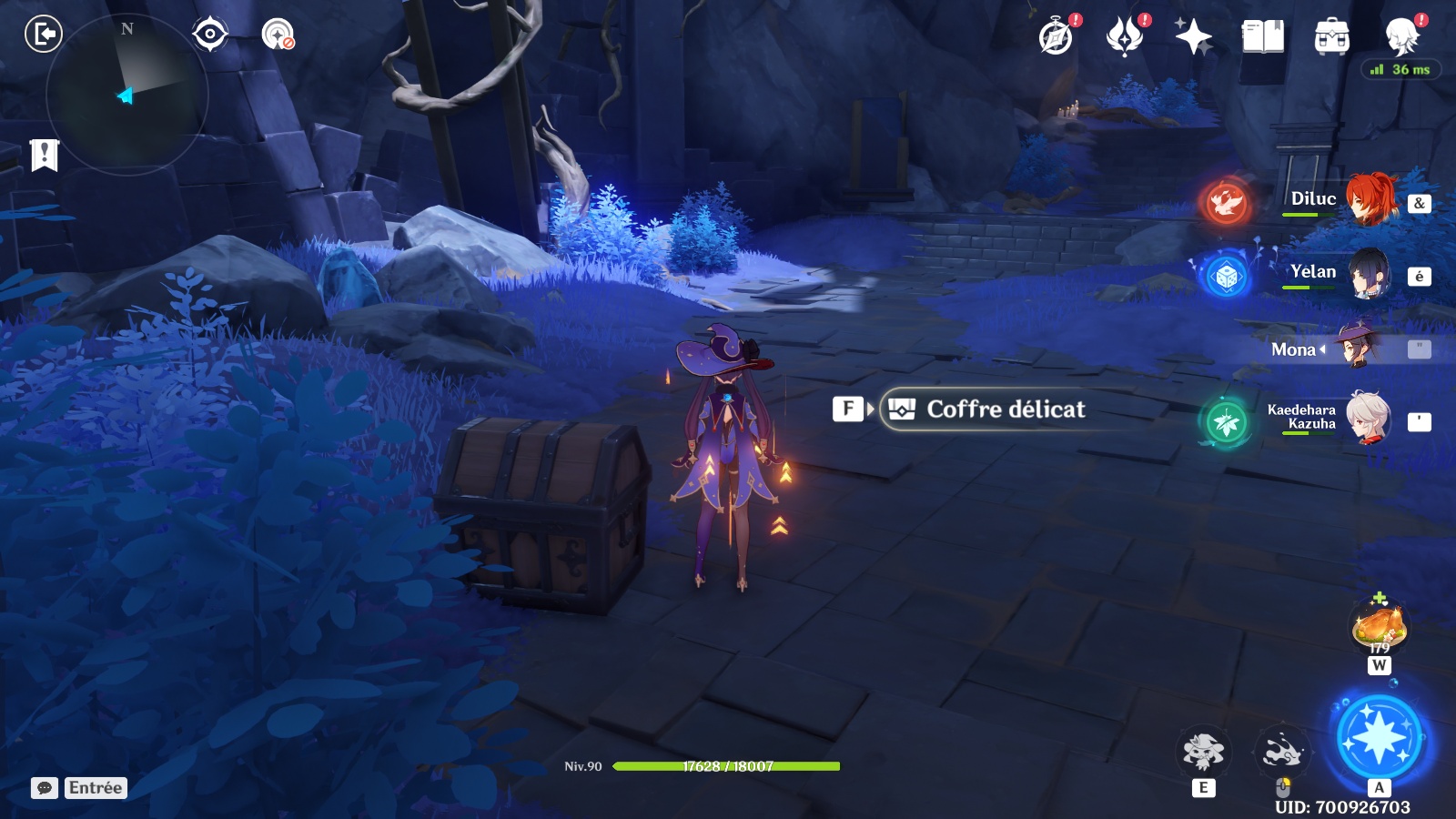Open the battle pass icon
The image size is (1456, 819).
tap(1125, 37)
